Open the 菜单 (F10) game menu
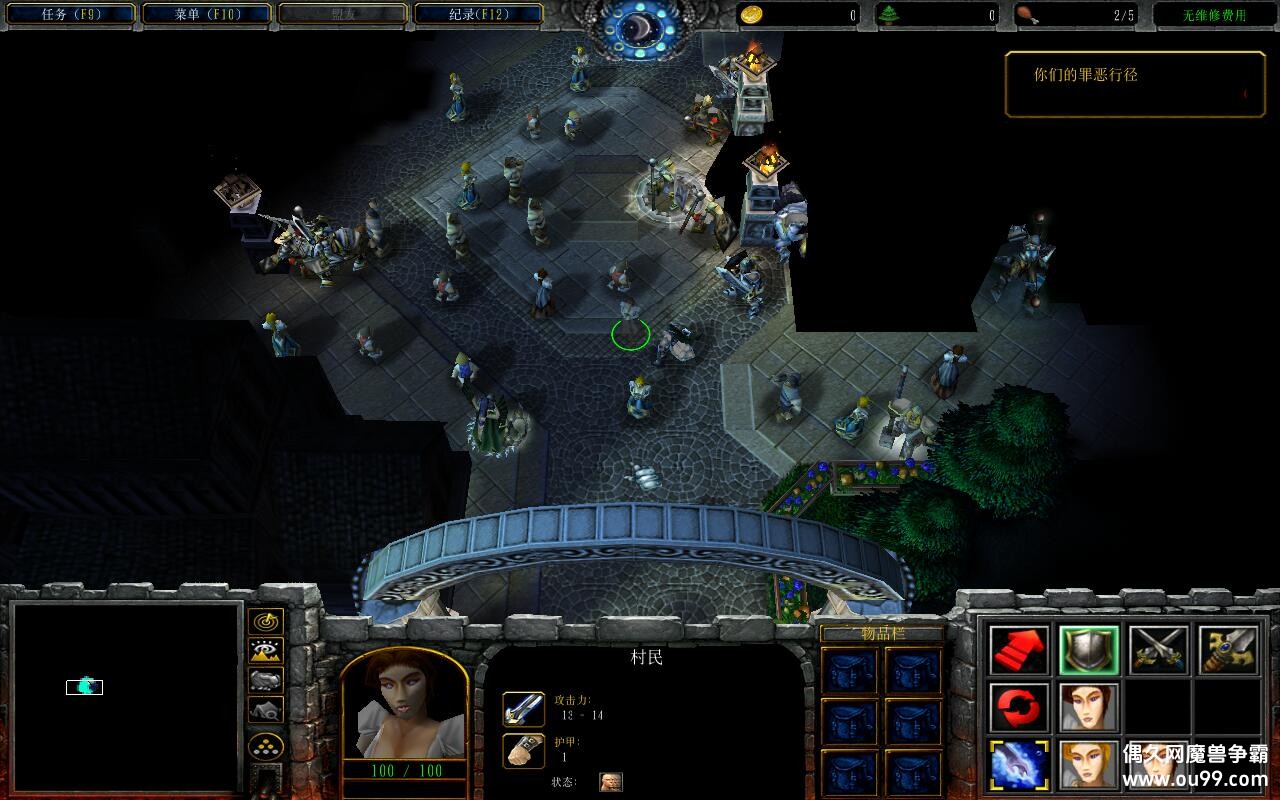 point(207,14)
